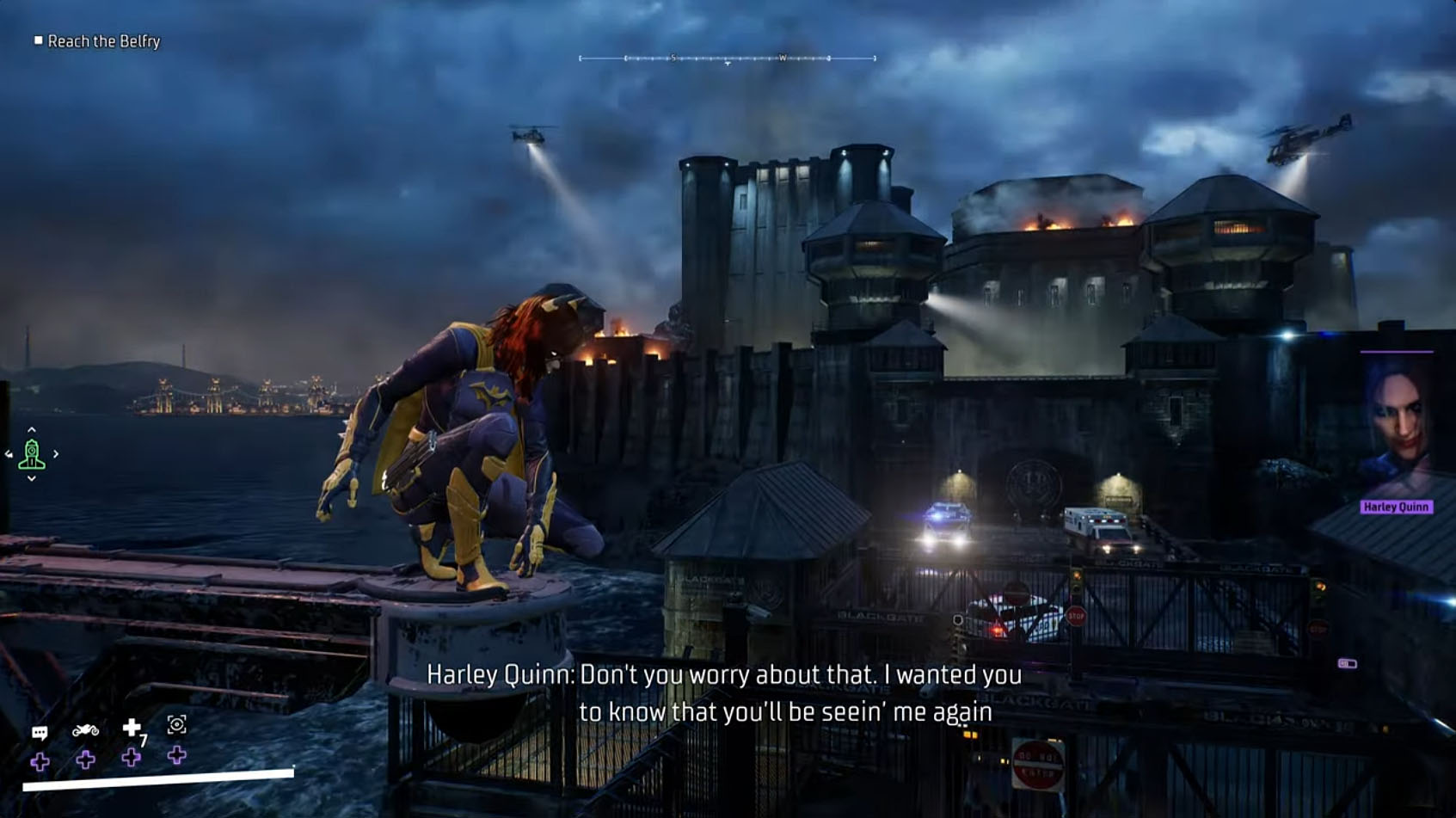
Task: Use the health pack cross icon
Action: pyautogui.click(x=132, y=729)
